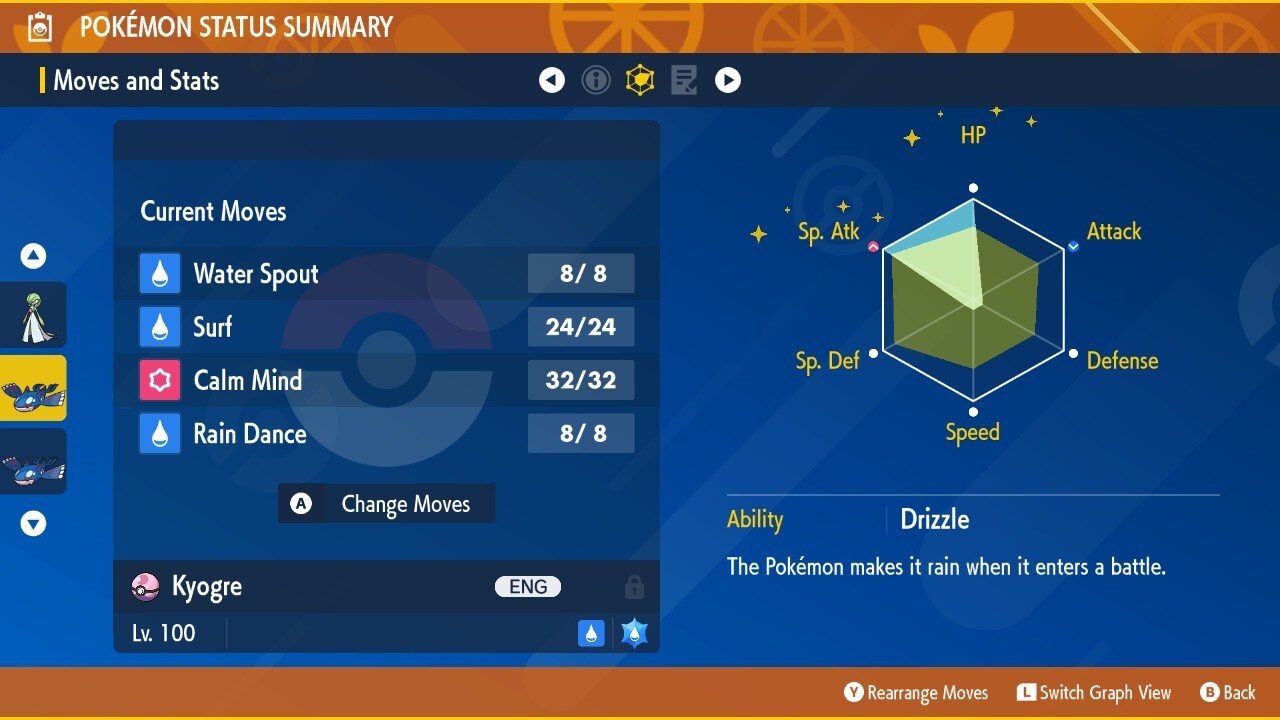Image resolution: width=1280 pixels, height=720 pixels.
Task: Go to the next summary page arrow
Action: [x=728, y=80]
